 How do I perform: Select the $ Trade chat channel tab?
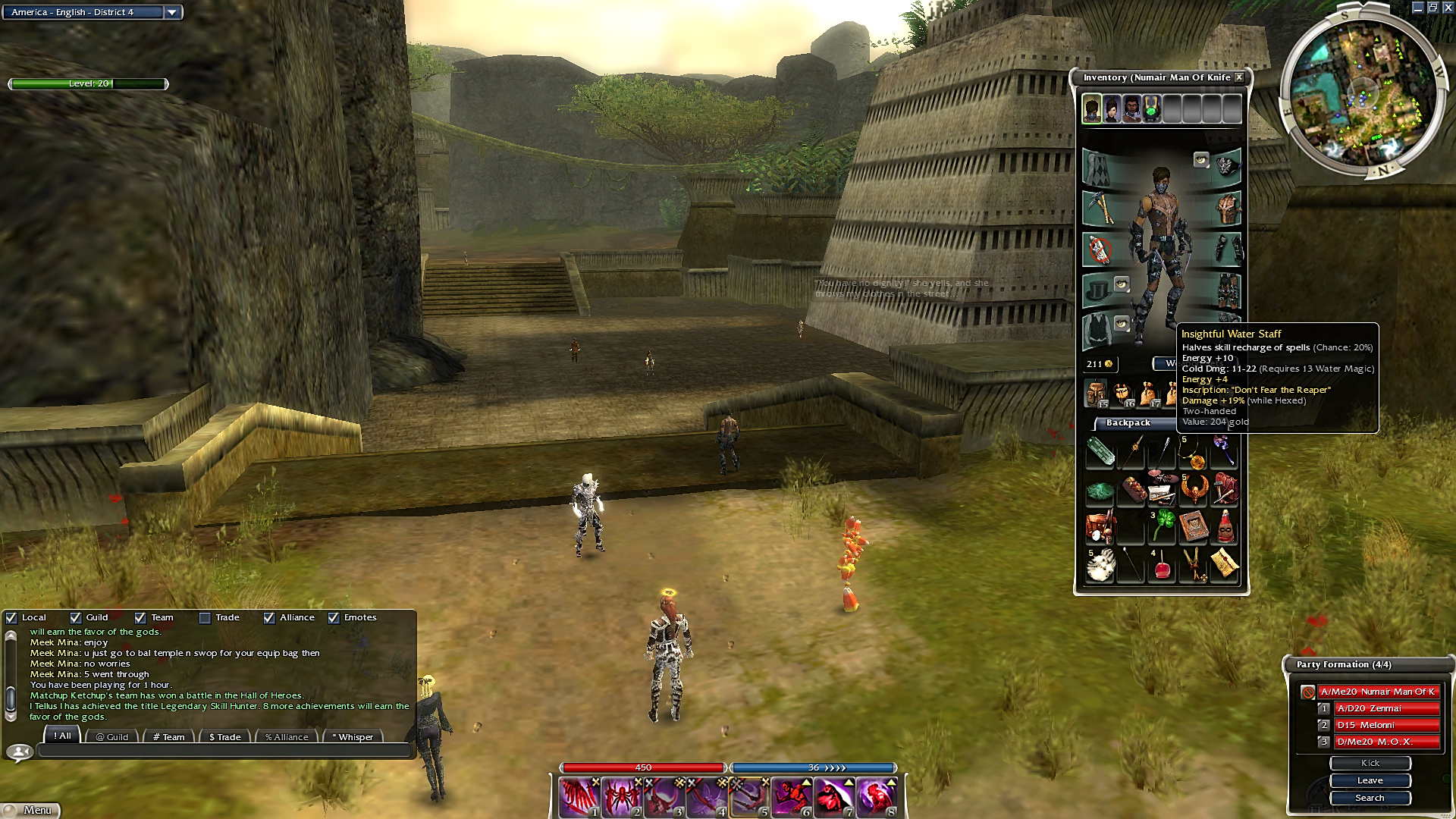pos(224,736)
